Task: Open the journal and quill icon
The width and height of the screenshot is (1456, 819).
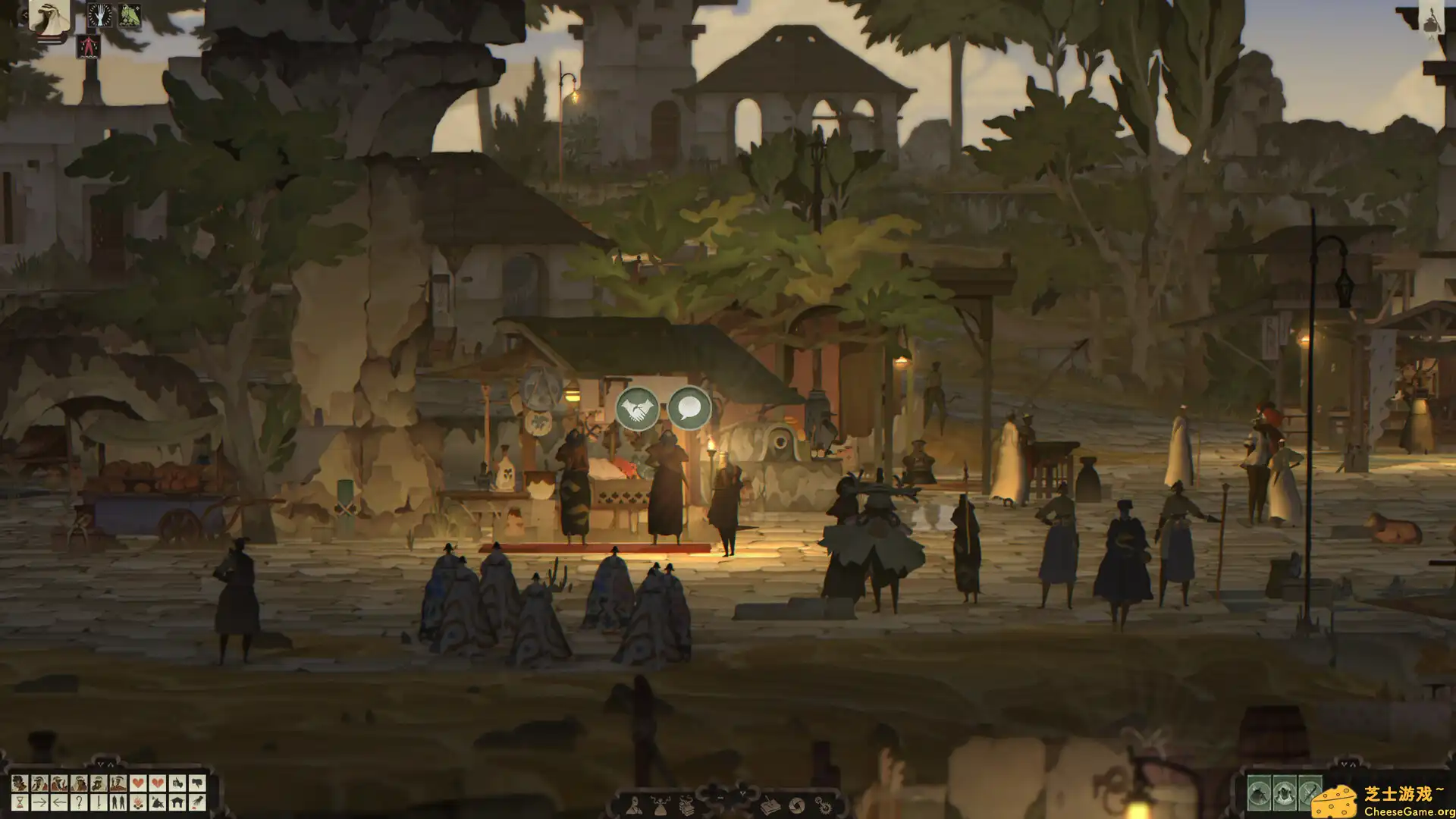Action: (x=770, y=806)
